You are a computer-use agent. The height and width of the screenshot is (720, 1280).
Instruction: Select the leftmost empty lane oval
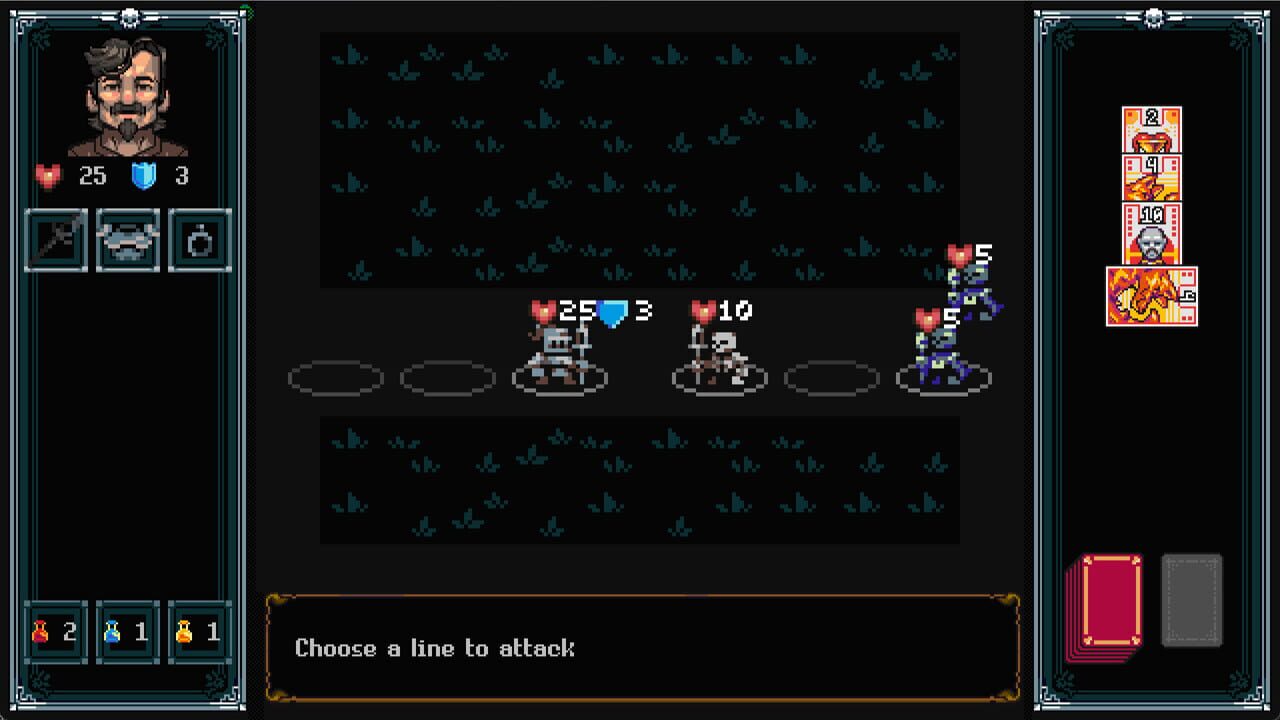(x=335, y=378)
